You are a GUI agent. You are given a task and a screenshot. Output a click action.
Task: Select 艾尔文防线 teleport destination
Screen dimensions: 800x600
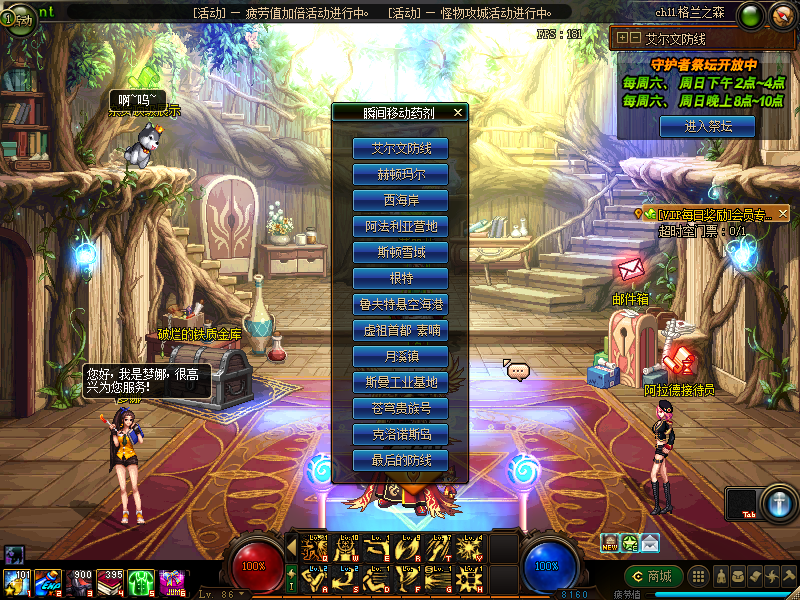click(400, 148)
